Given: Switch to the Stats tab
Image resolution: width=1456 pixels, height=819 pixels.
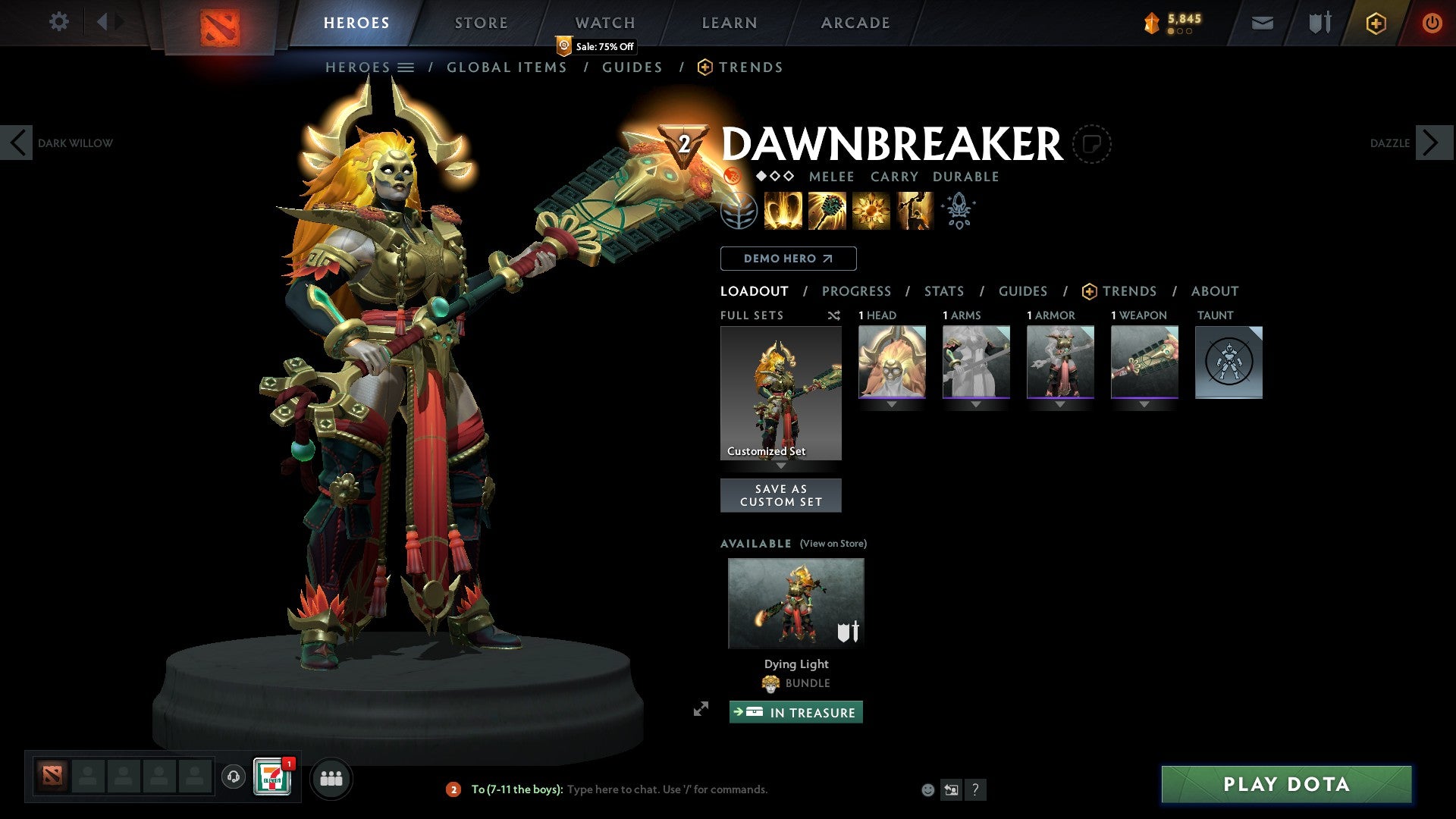Looking at the screenshot, I should [x=944, y=291].
